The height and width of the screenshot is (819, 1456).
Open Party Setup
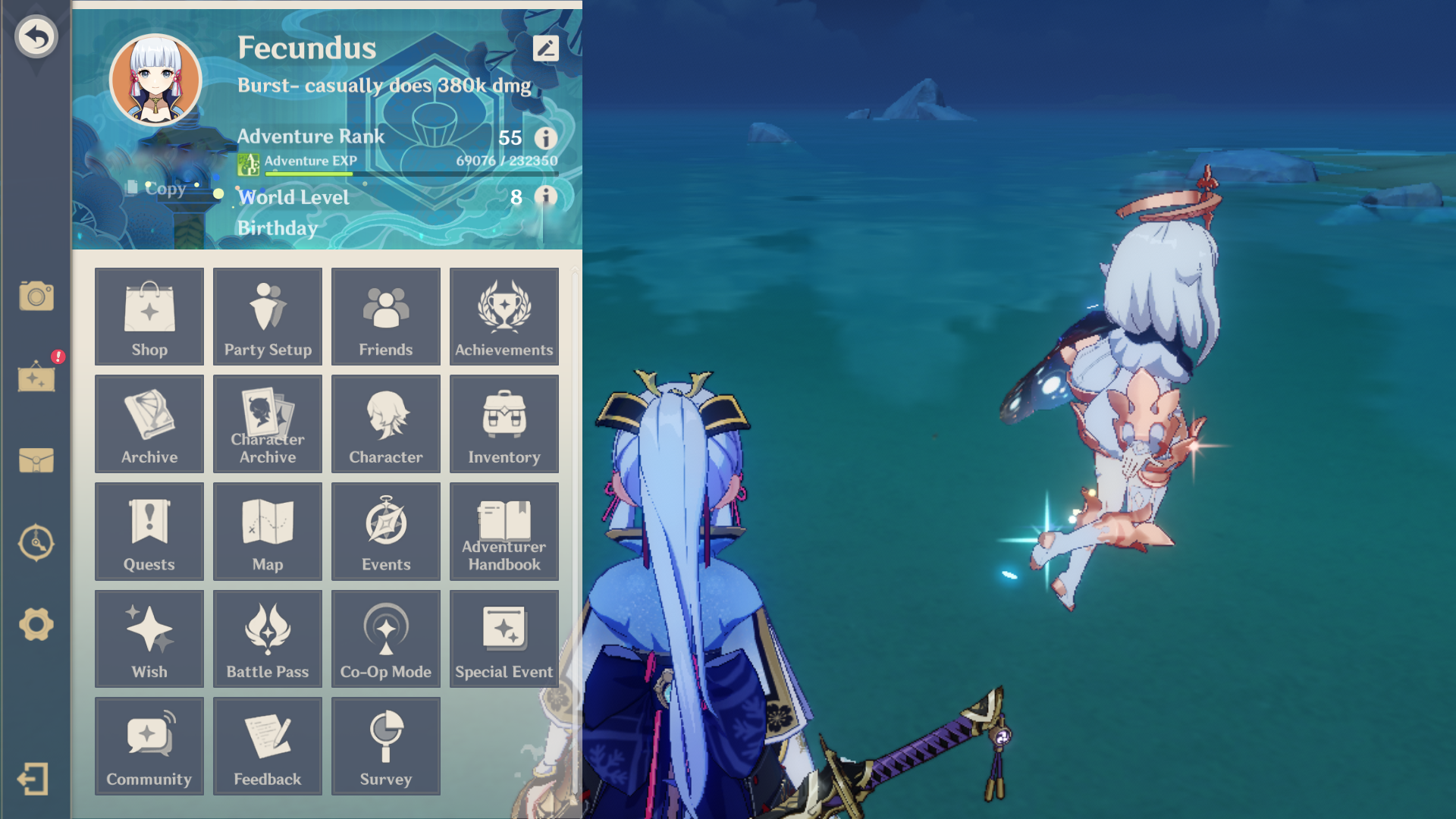pos(267,316)
